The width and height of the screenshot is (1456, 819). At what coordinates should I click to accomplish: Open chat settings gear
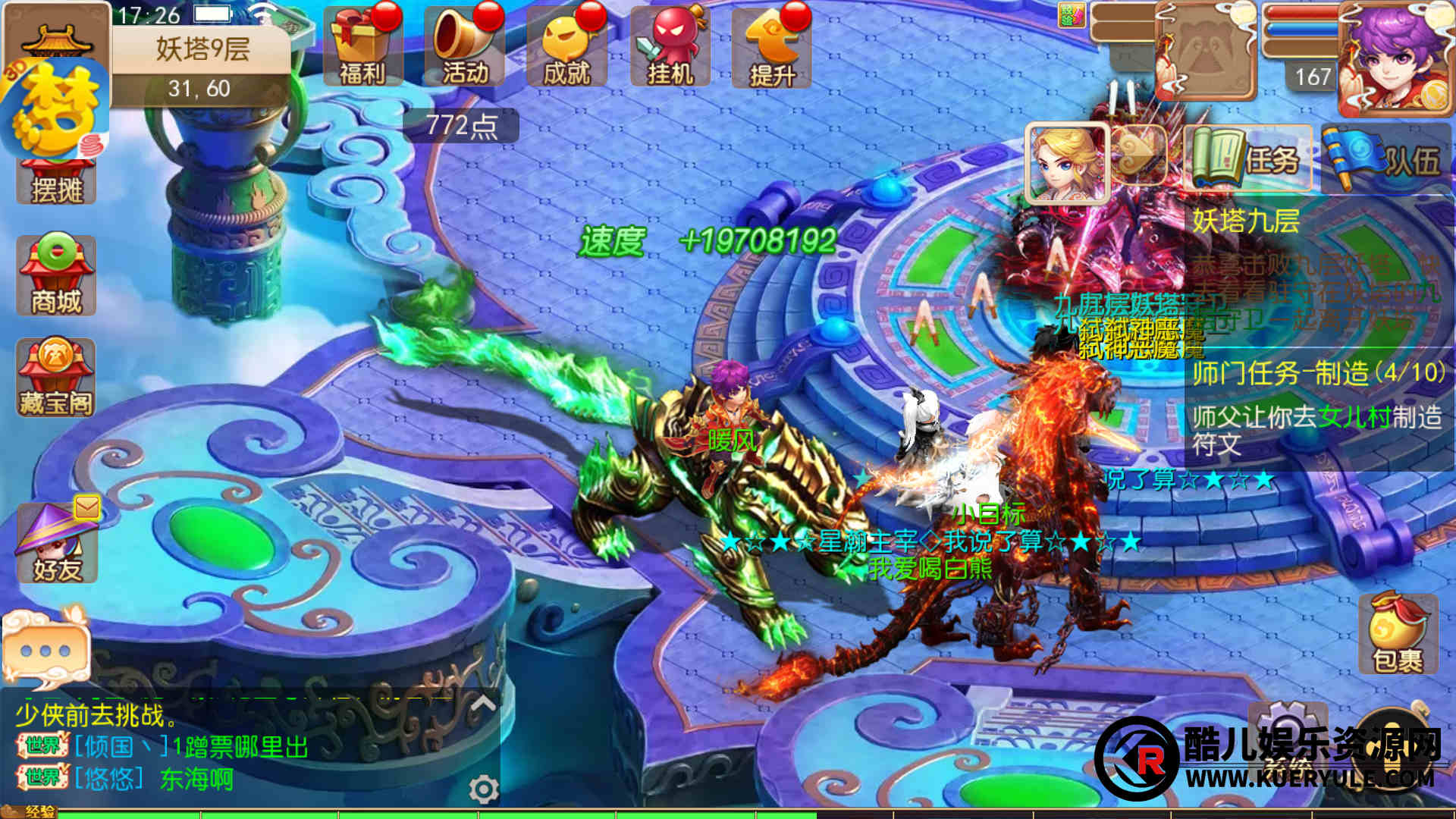point(483,789)
